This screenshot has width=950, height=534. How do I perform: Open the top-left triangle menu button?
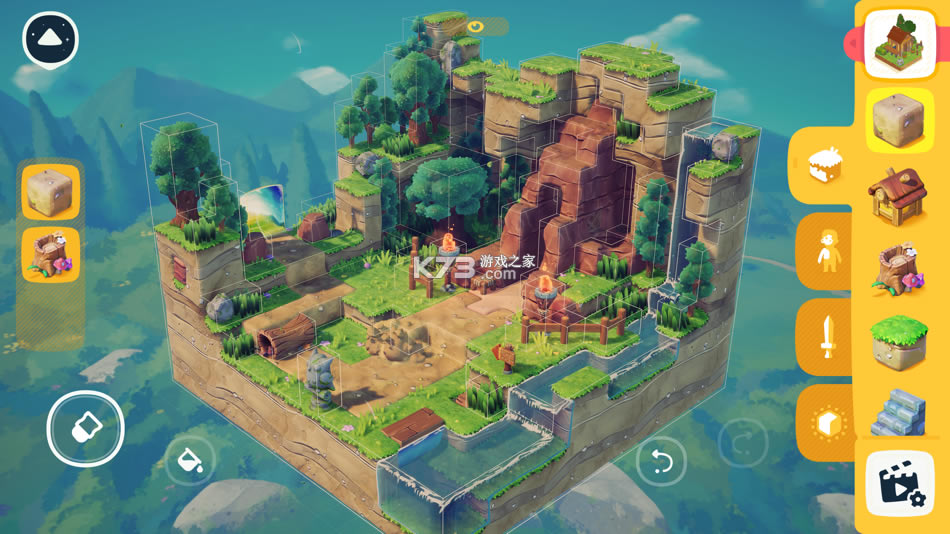pos(50,39)
